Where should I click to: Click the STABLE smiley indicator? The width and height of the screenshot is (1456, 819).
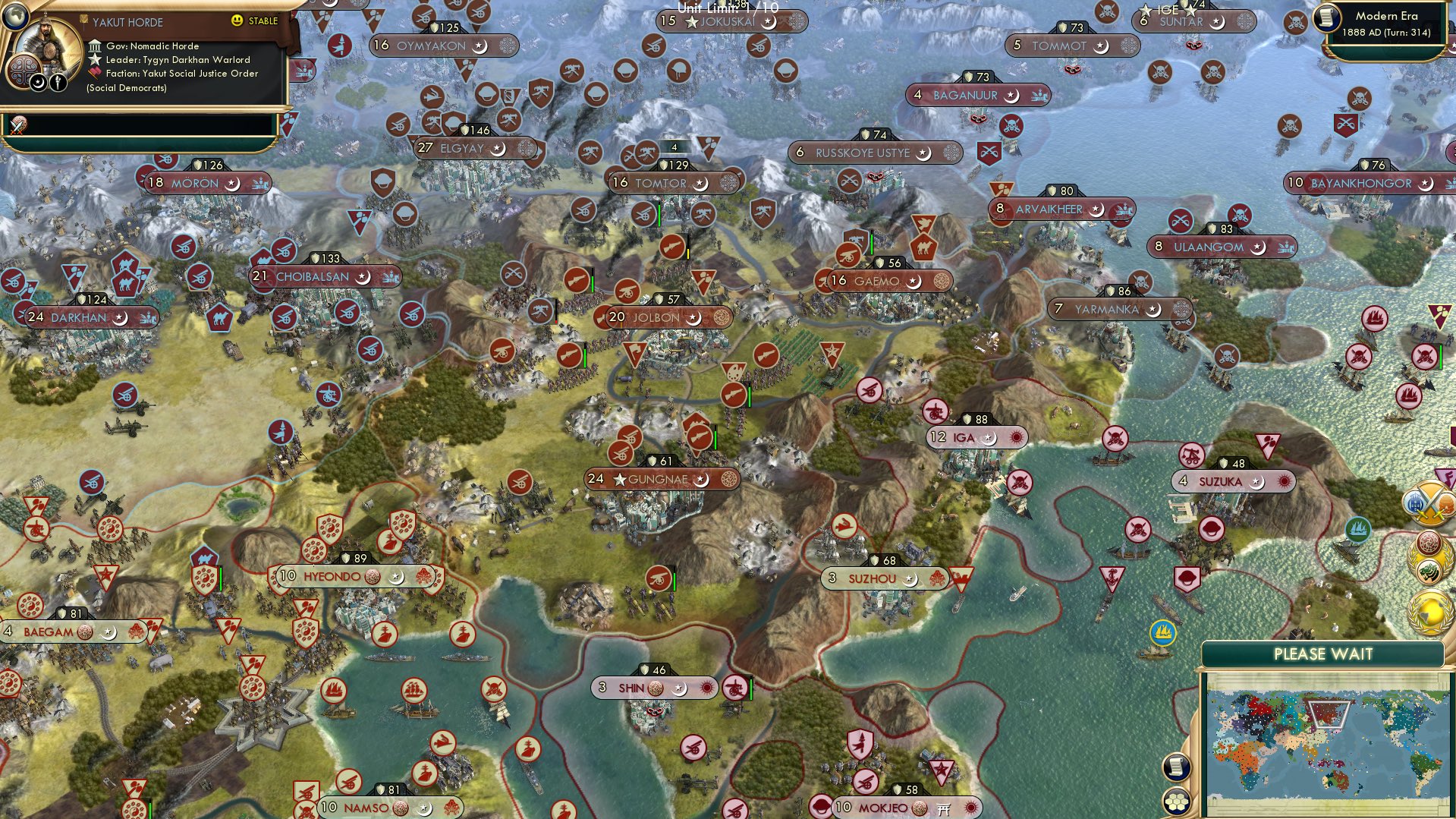pos(238,22)
